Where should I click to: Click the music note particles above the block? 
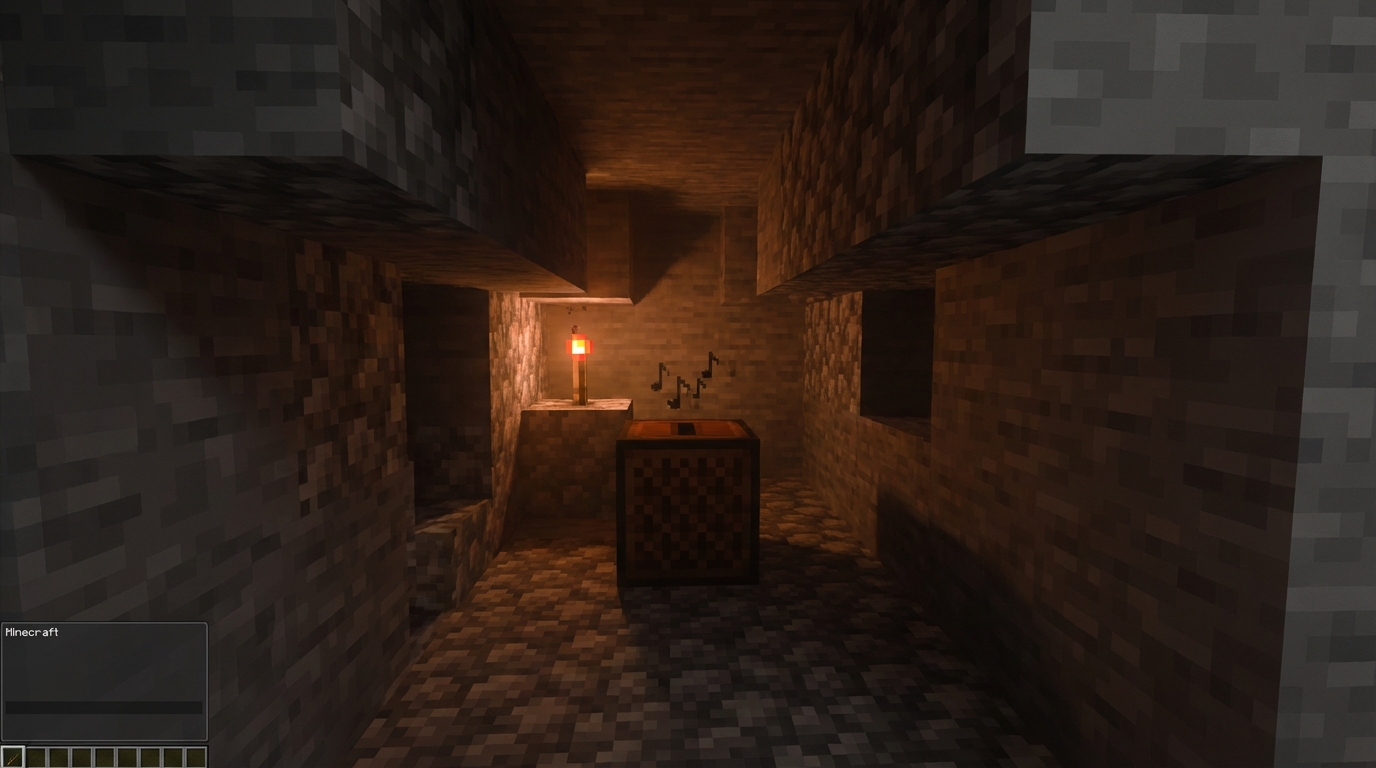pyautogui.click(x=685, y=382)
